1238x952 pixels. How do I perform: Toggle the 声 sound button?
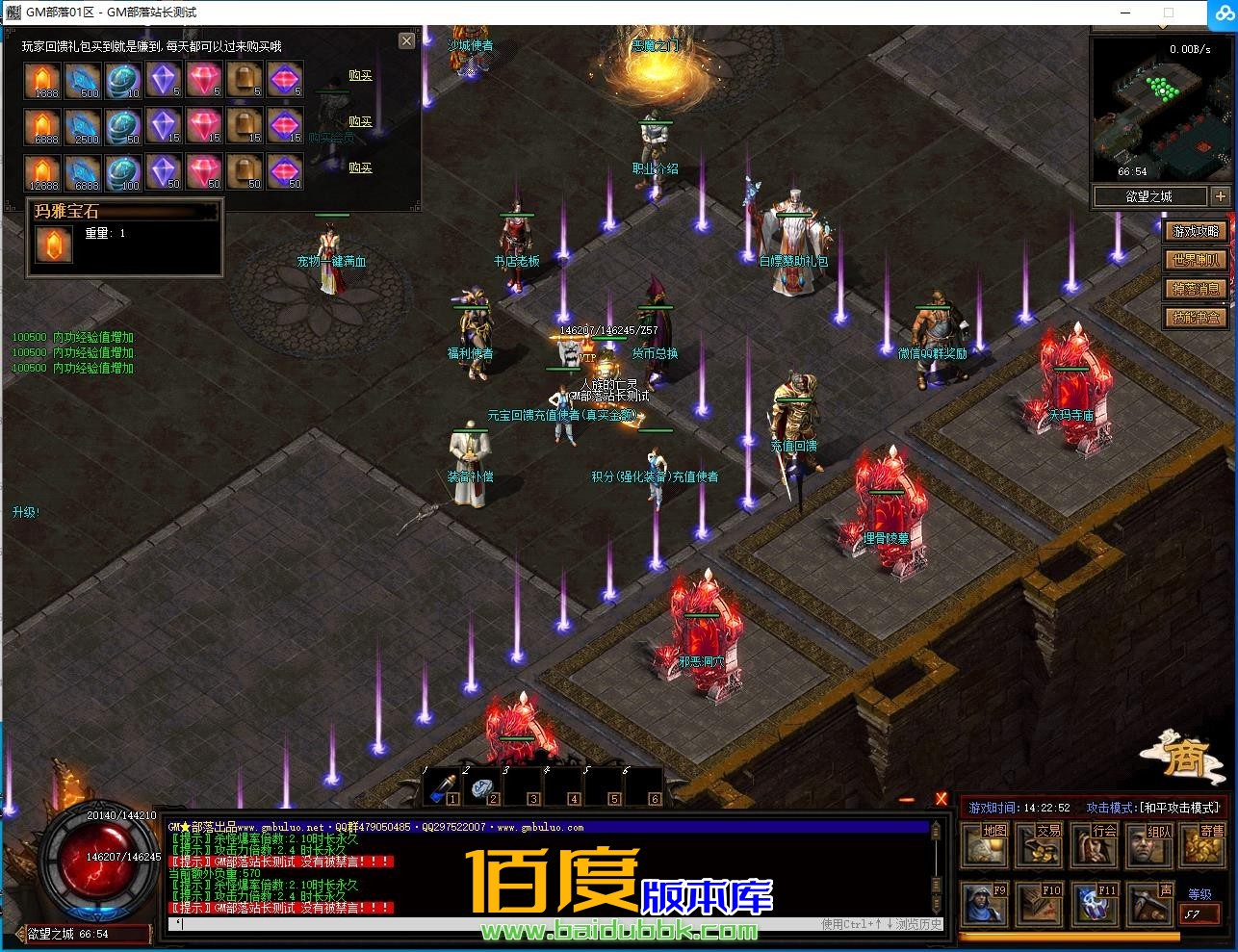pos(1148,905)
